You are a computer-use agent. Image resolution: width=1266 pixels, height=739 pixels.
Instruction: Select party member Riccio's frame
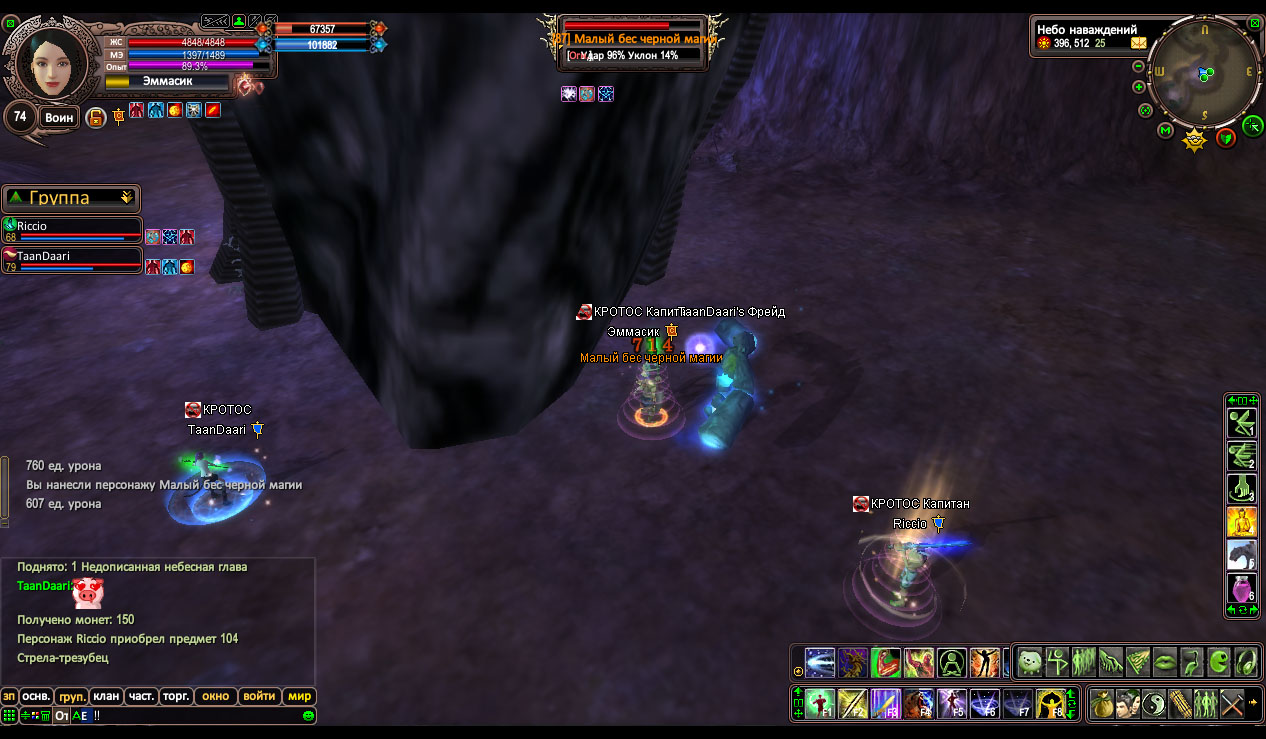[72, 231]
